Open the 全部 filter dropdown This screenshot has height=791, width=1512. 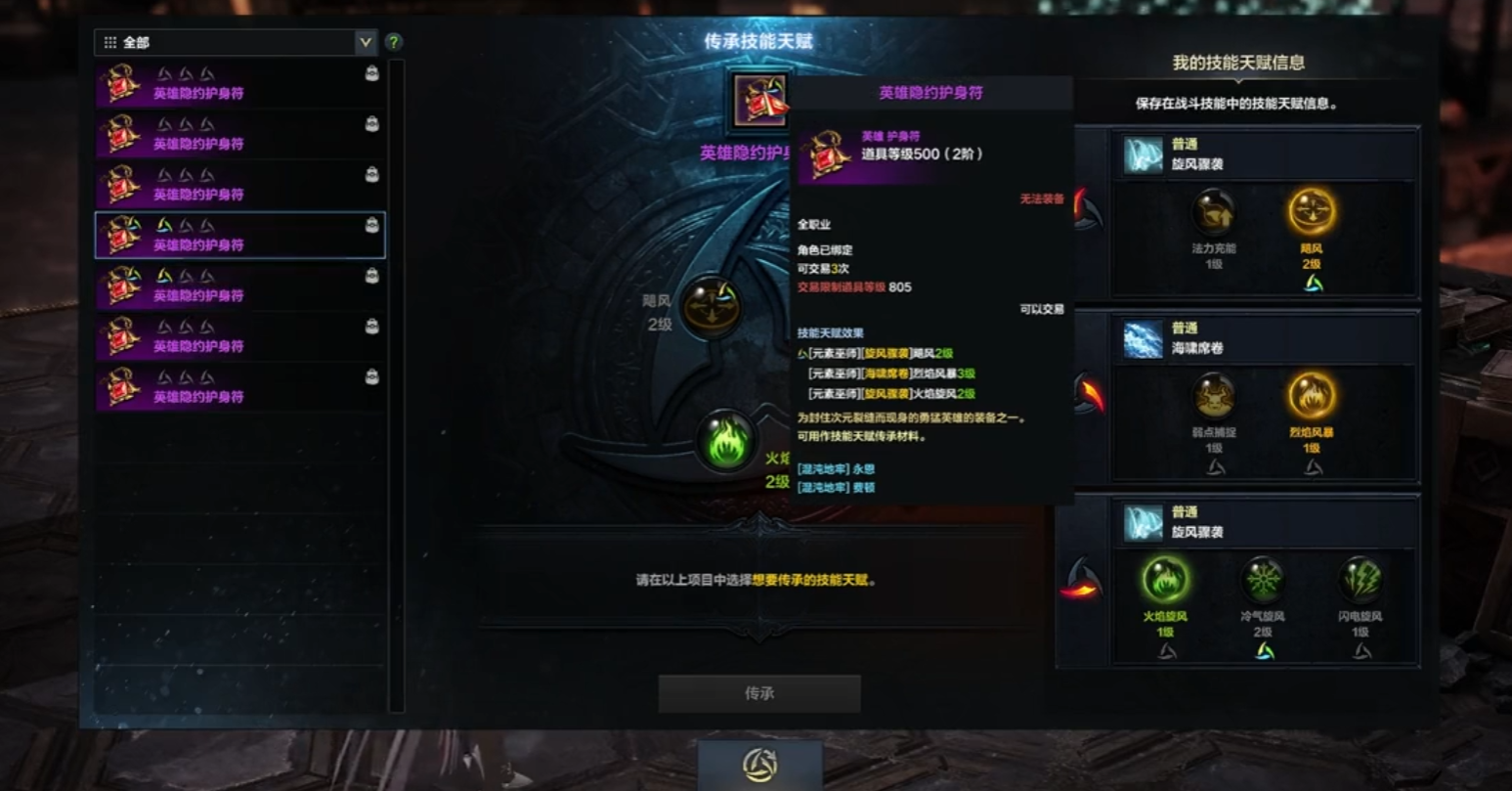point(365,42)
